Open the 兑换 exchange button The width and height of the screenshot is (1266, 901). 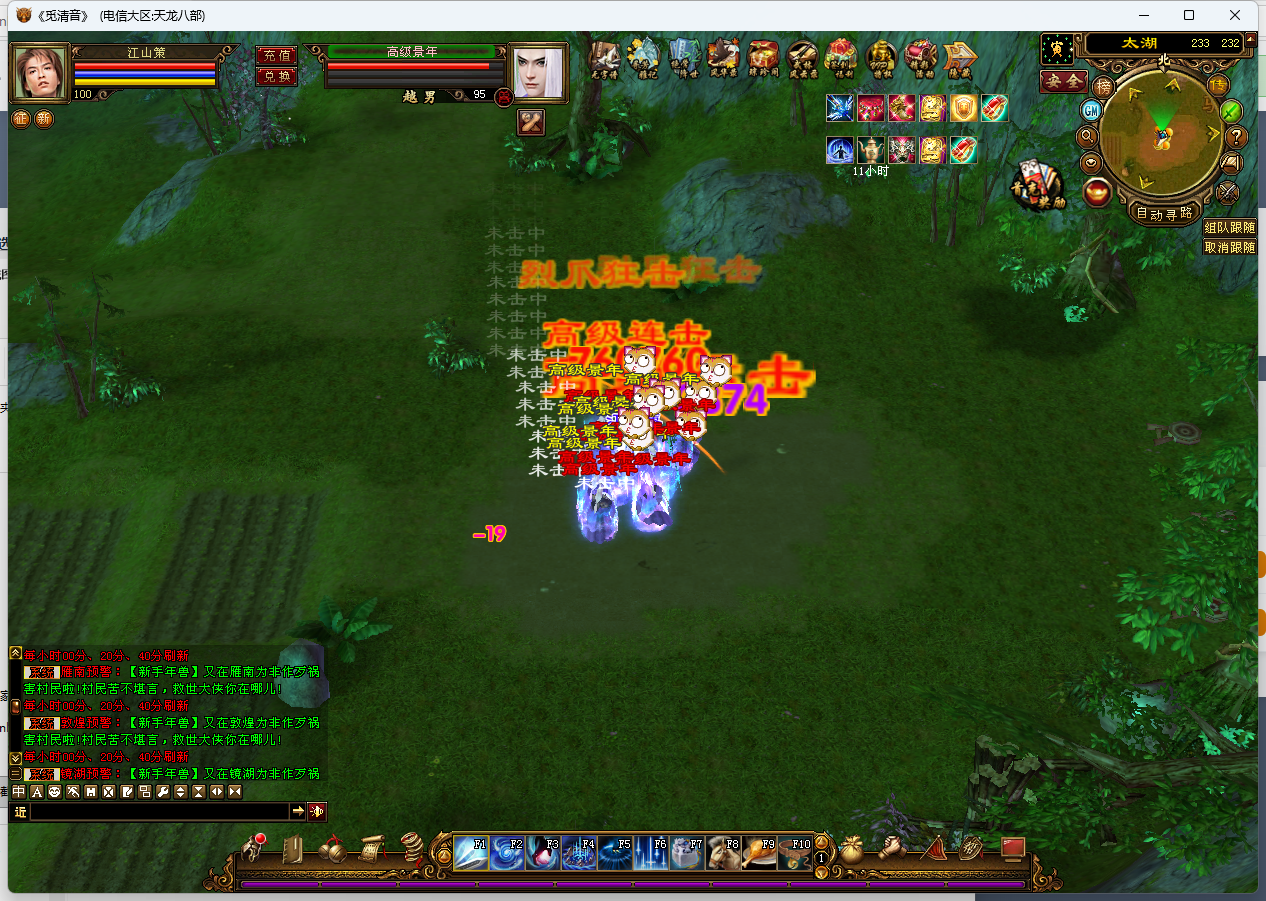tap(276, 76)
